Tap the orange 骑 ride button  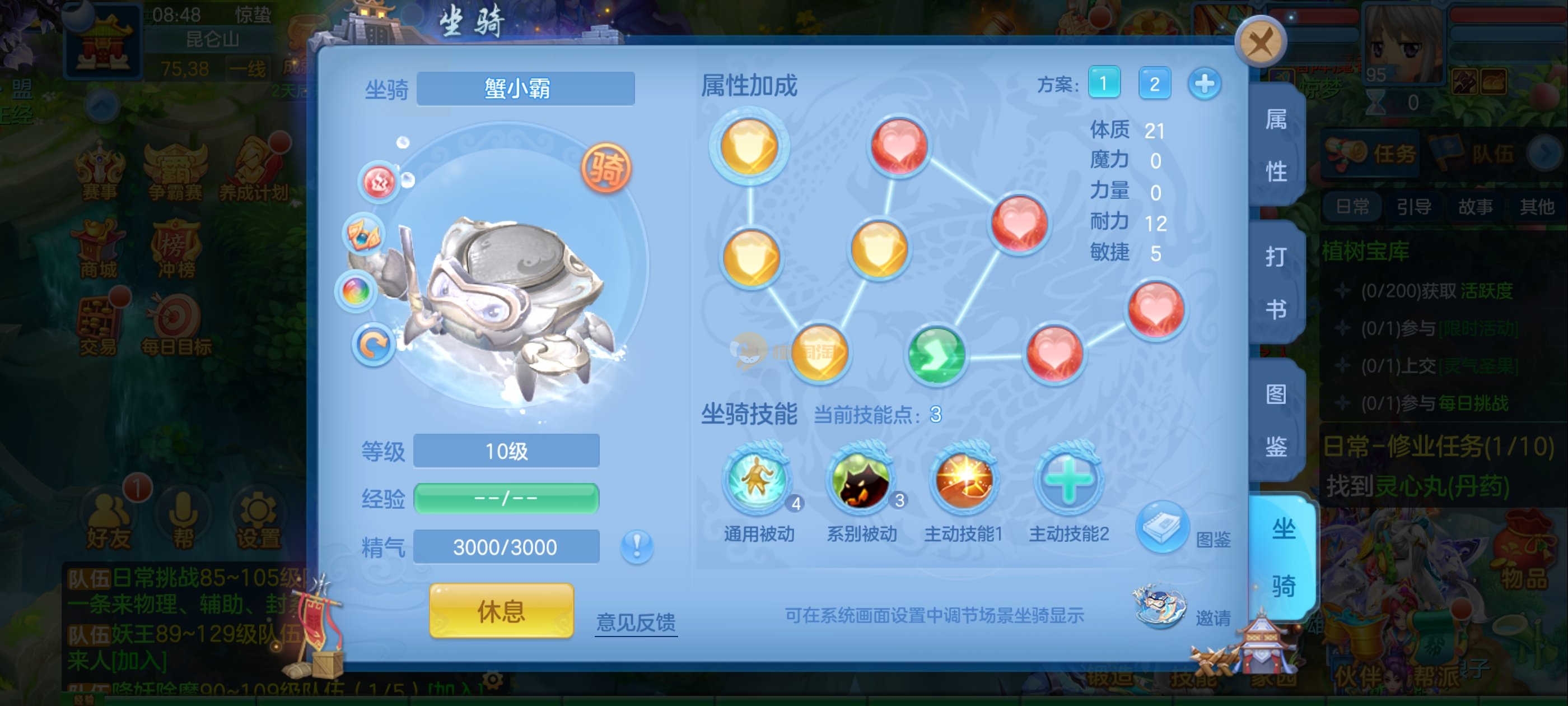tap(606, 168)
